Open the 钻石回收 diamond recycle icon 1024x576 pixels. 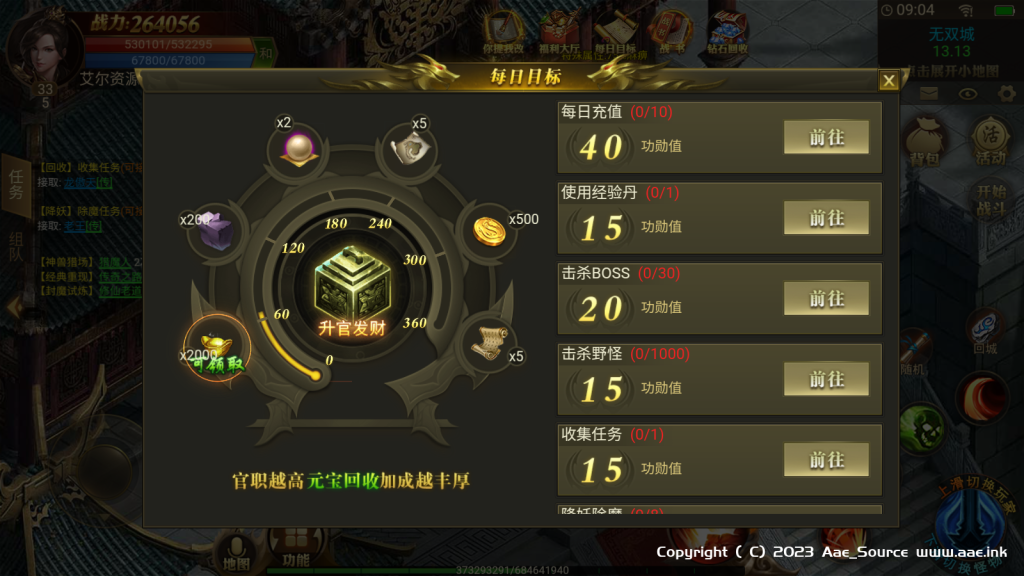click(727, 33)
